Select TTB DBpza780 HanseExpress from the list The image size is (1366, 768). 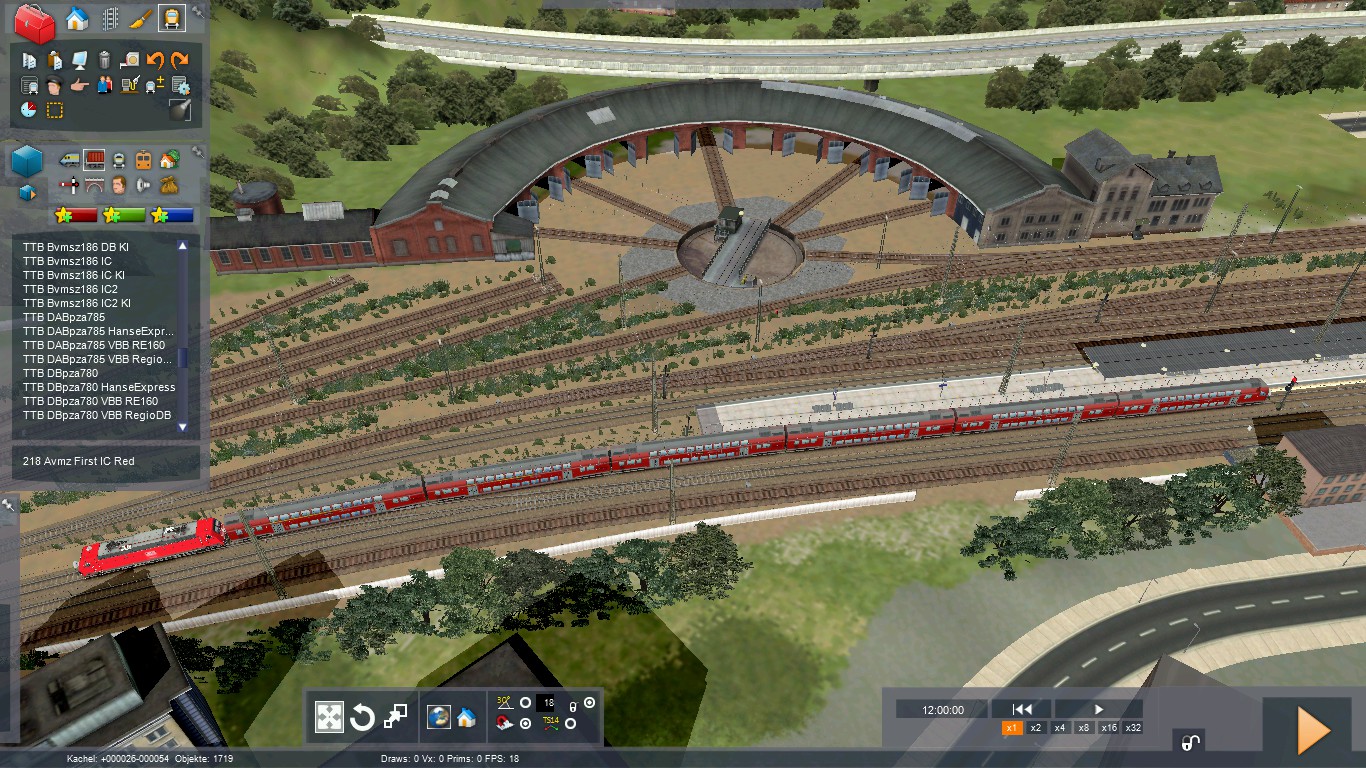tap(98, 387)
